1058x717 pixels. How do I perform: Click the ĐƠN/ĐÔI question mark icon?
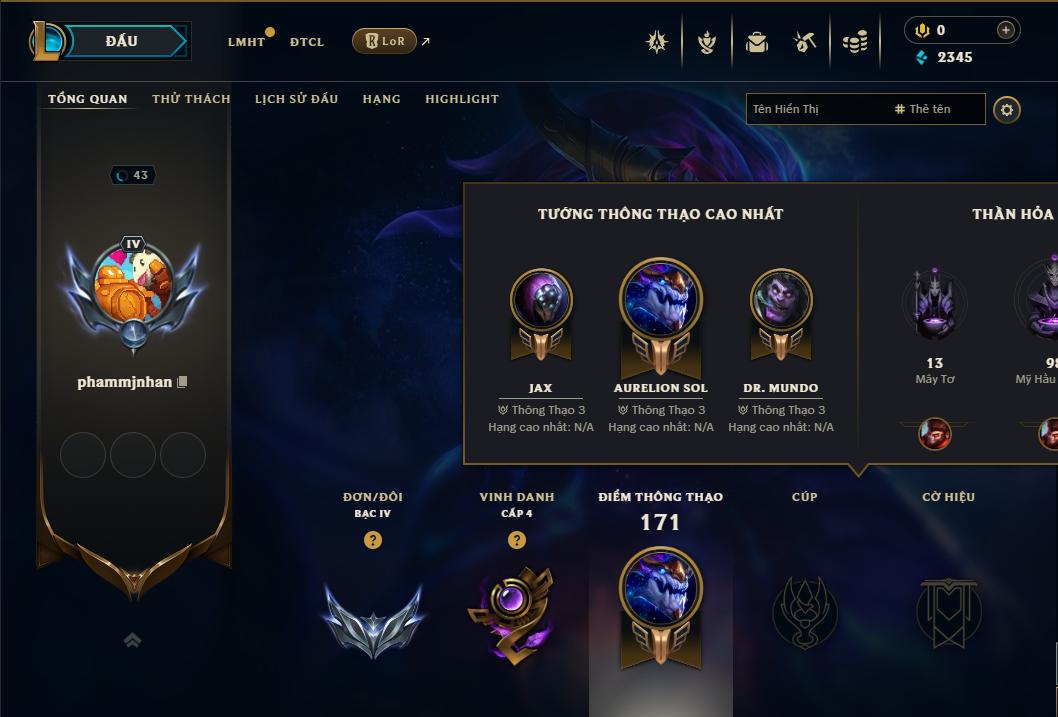coord(373,540)
